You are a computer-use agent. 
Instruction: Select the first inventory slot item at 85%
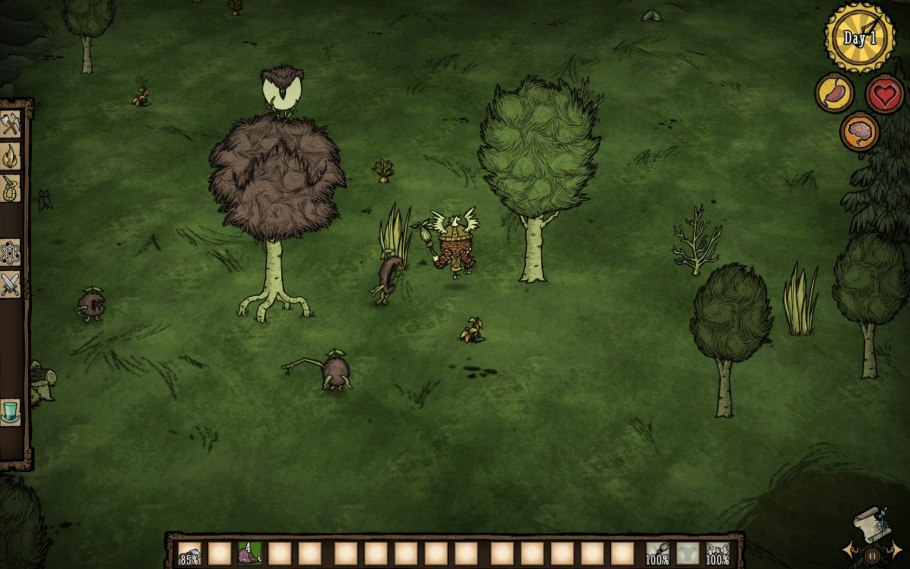[189, 553]
